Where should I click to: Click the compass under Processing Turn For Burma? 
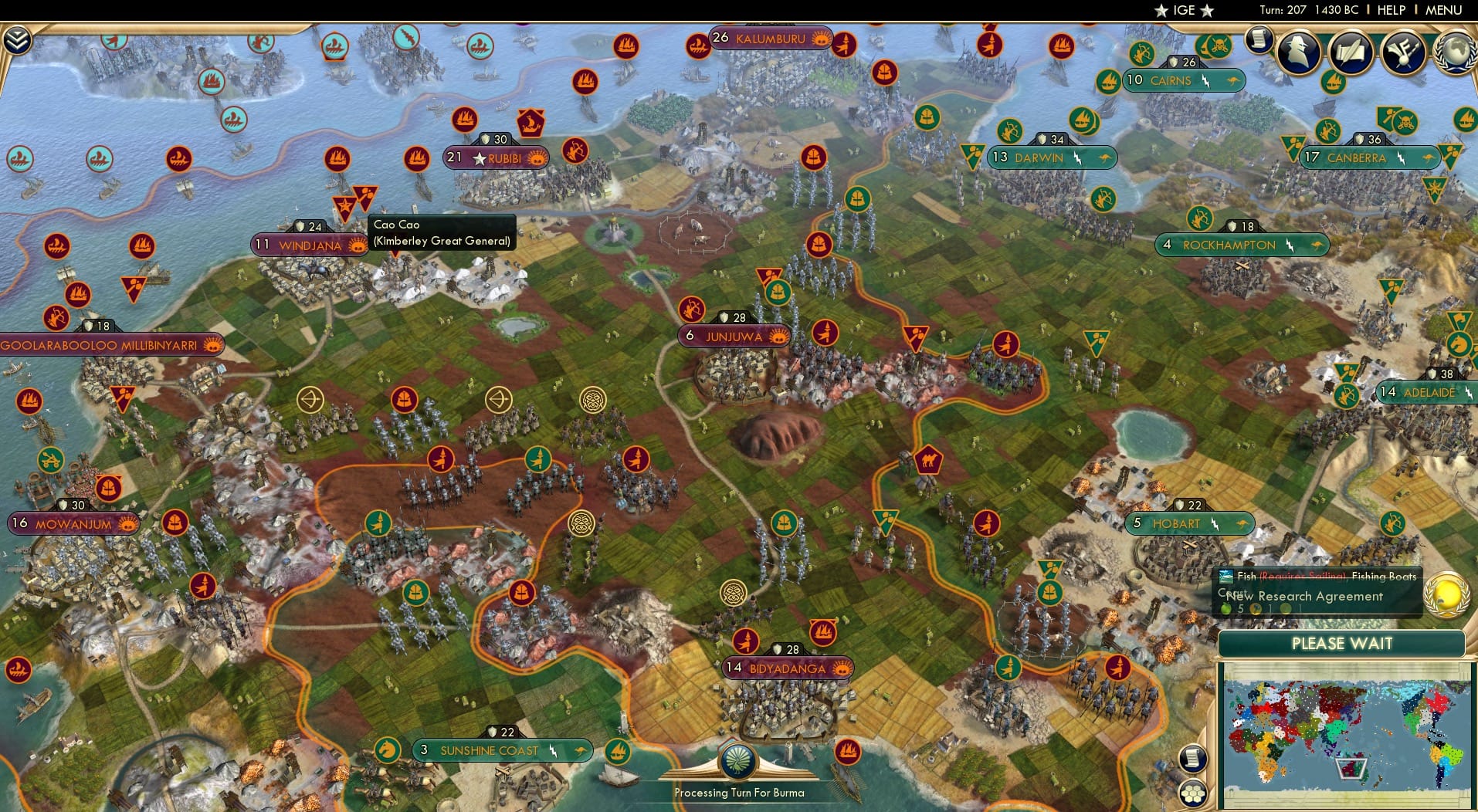point(738,760)
